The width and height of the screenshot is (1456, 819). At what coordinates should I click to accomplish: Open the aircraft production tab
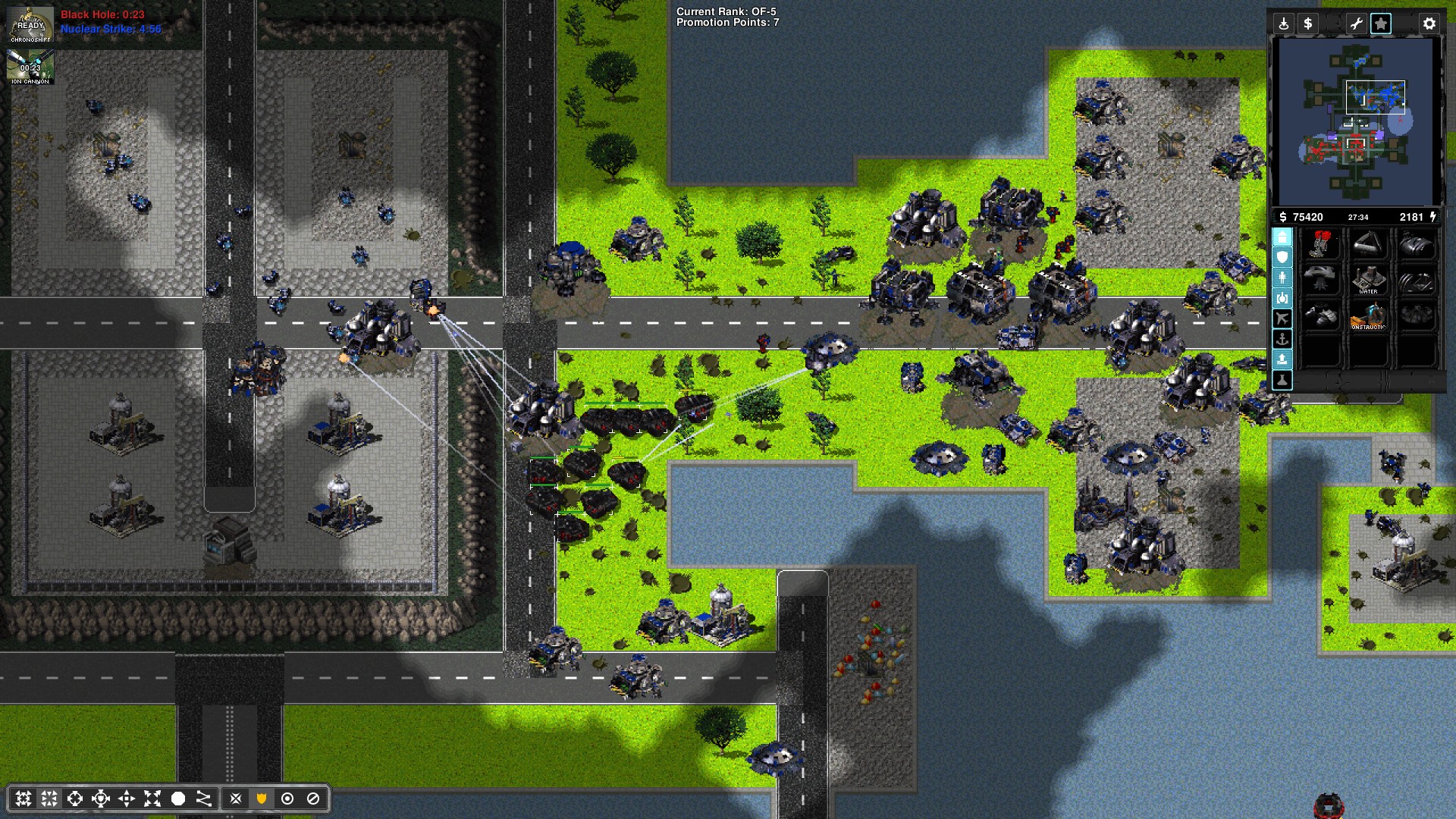point(1282,318)
